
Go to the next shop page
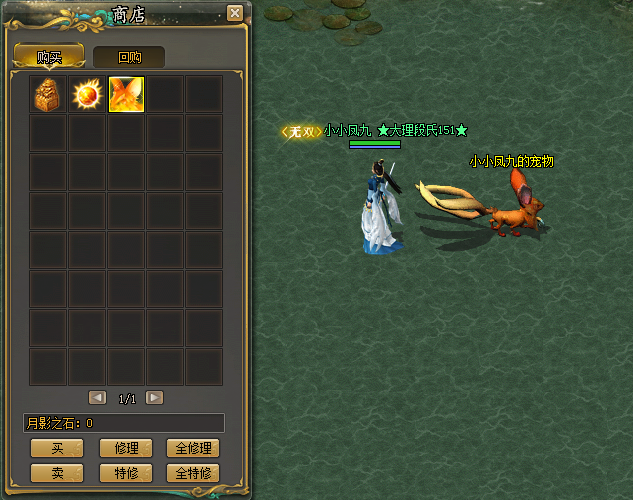tap(154, 397)
